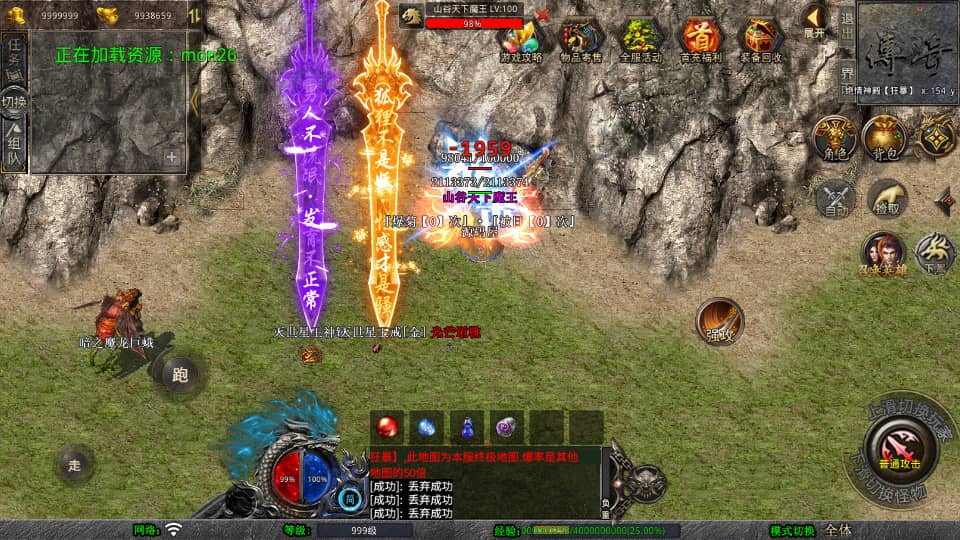Open the 角色 character sheet

[x=832, y=138]
